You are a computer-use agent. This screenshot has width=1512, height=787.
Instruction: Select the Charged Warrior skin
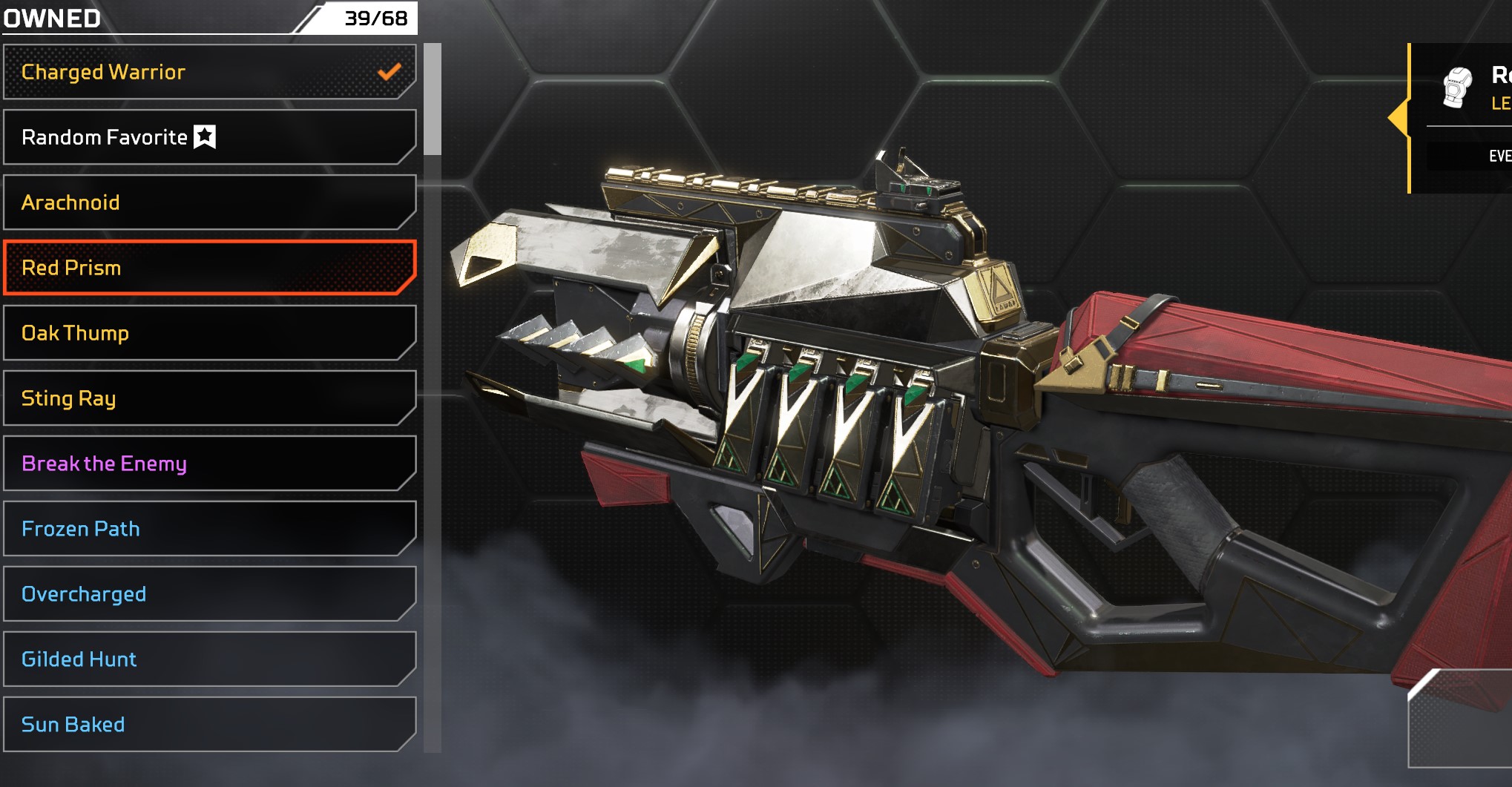click(x=209, y=72)
